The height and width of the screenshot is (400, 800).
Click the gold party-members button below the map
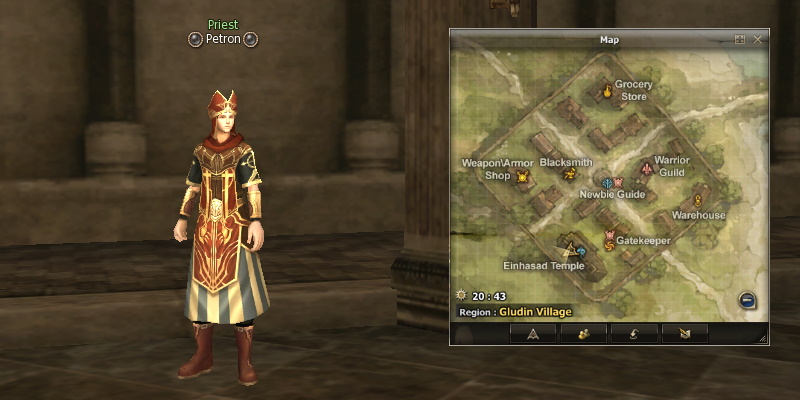point(583,334)
